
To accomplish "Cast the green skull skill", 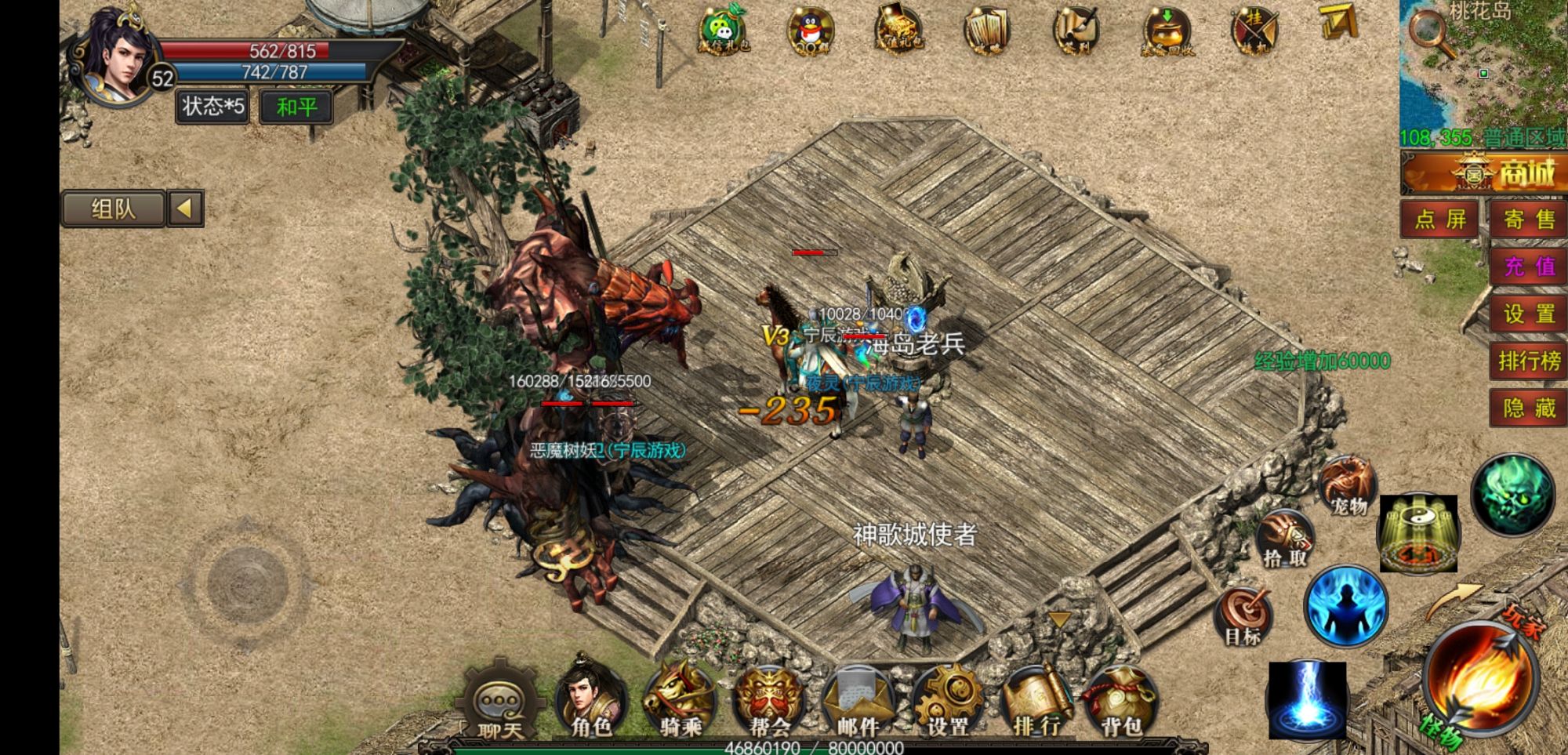I will tap(1512, 494).
